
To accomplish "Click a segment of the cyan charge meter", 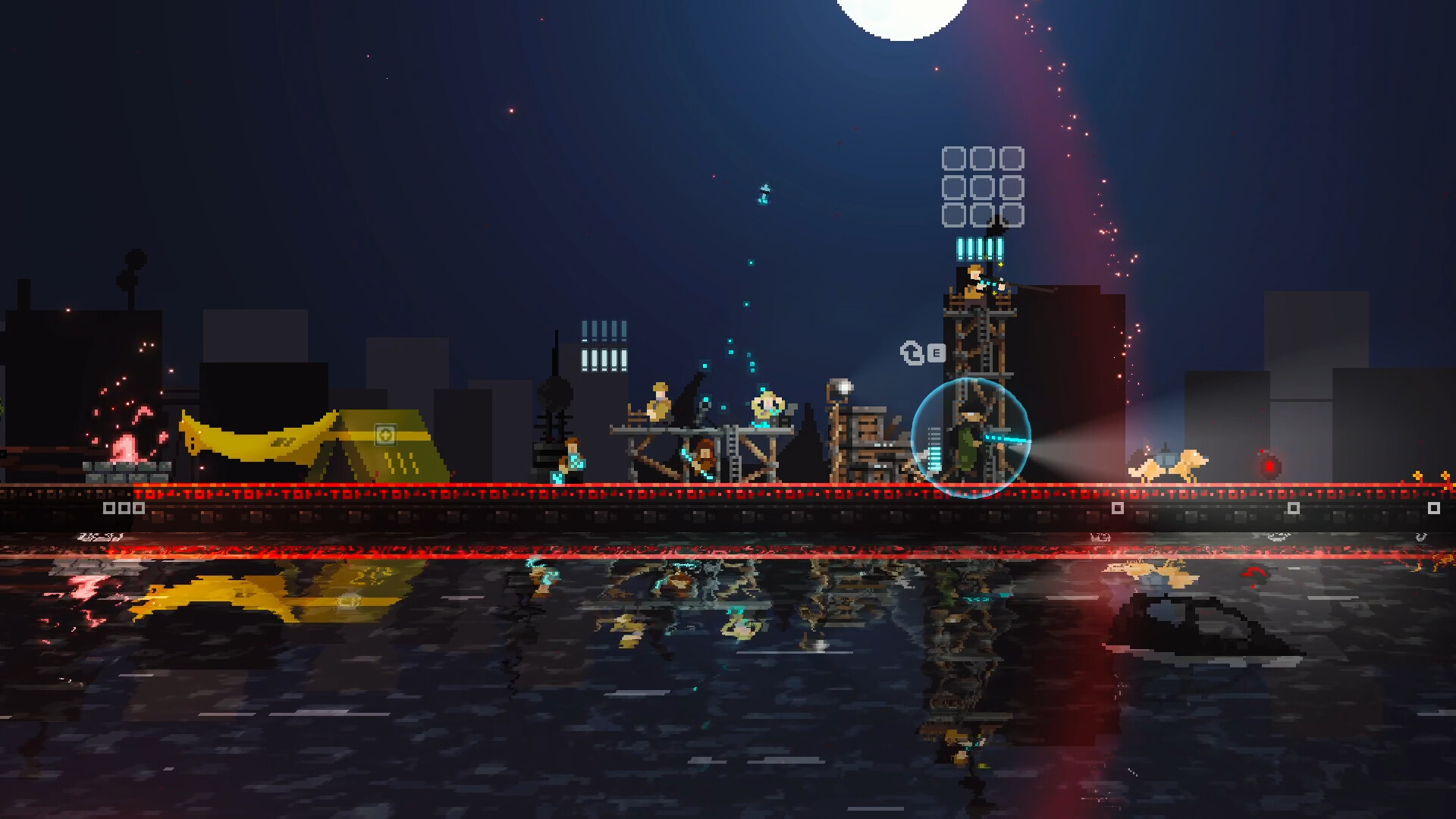I will click(x=934, y=457).
